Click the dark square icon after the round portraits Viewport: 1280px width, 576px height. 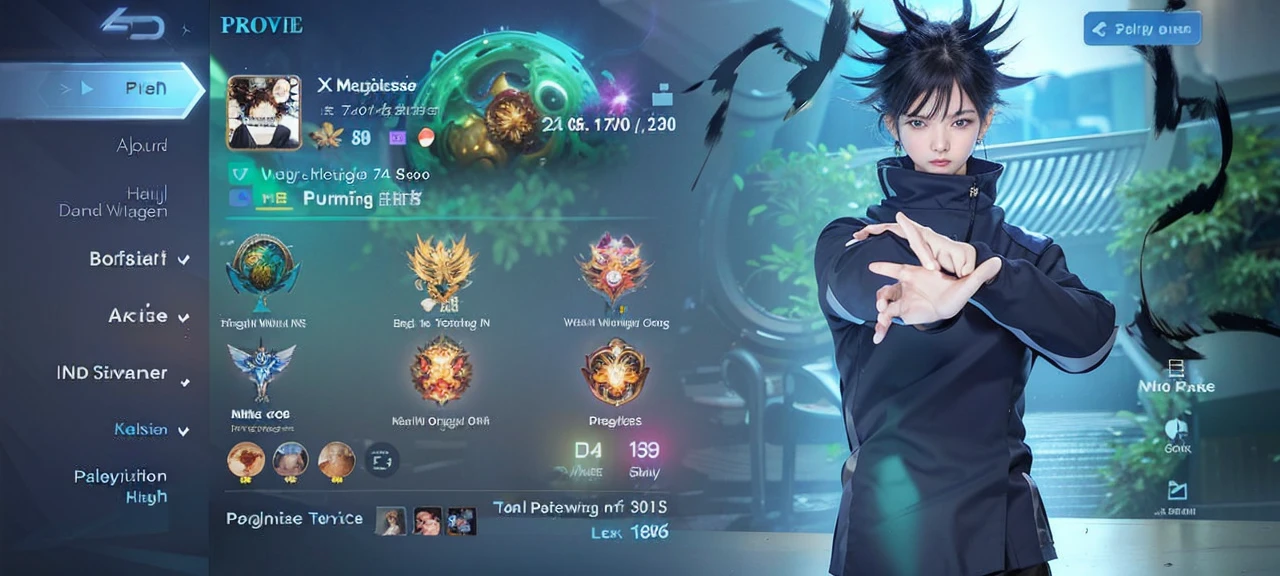(x=381, y=461)
